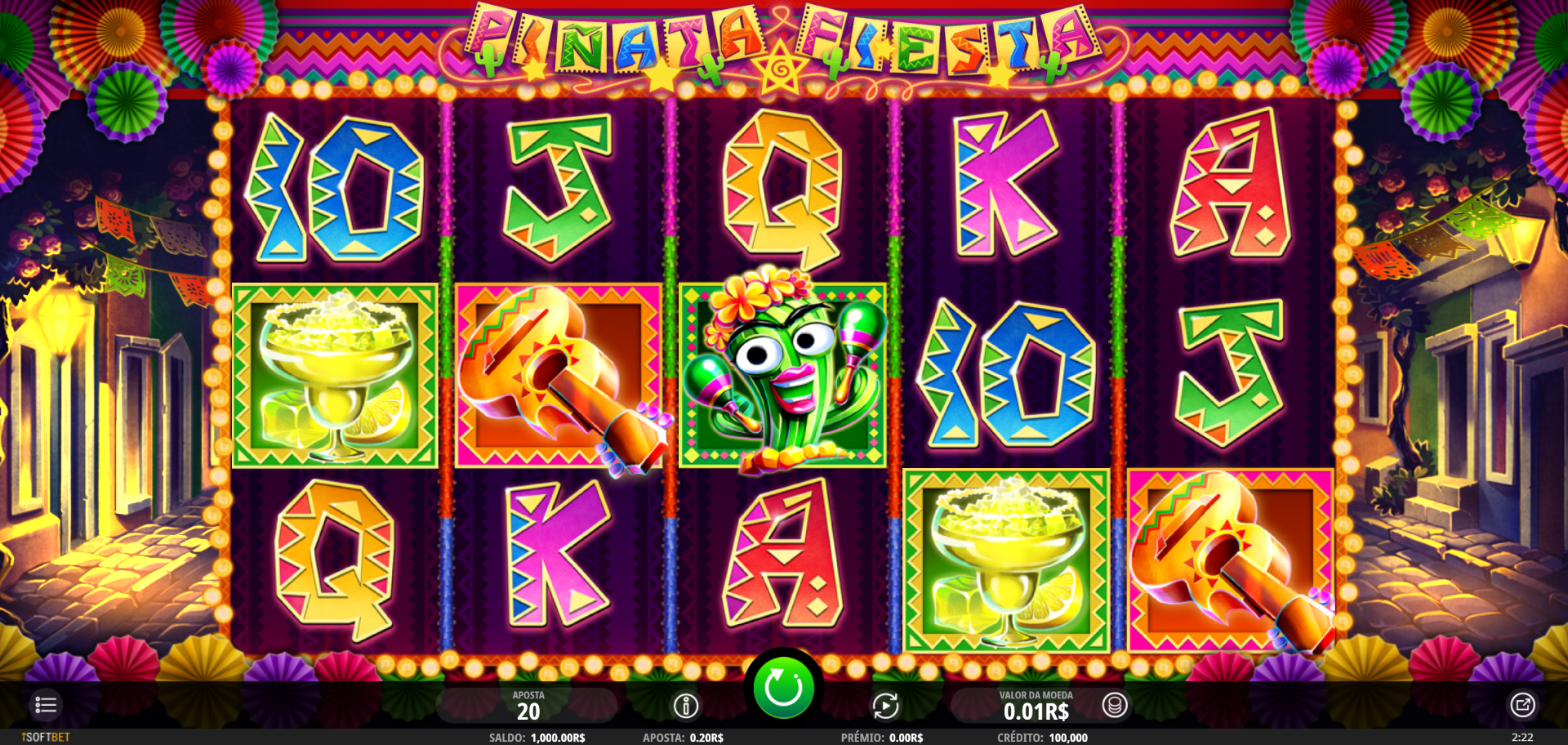Screen dimensions: 1568x745
Task: Show the paytable info
Action: (685, 706)
